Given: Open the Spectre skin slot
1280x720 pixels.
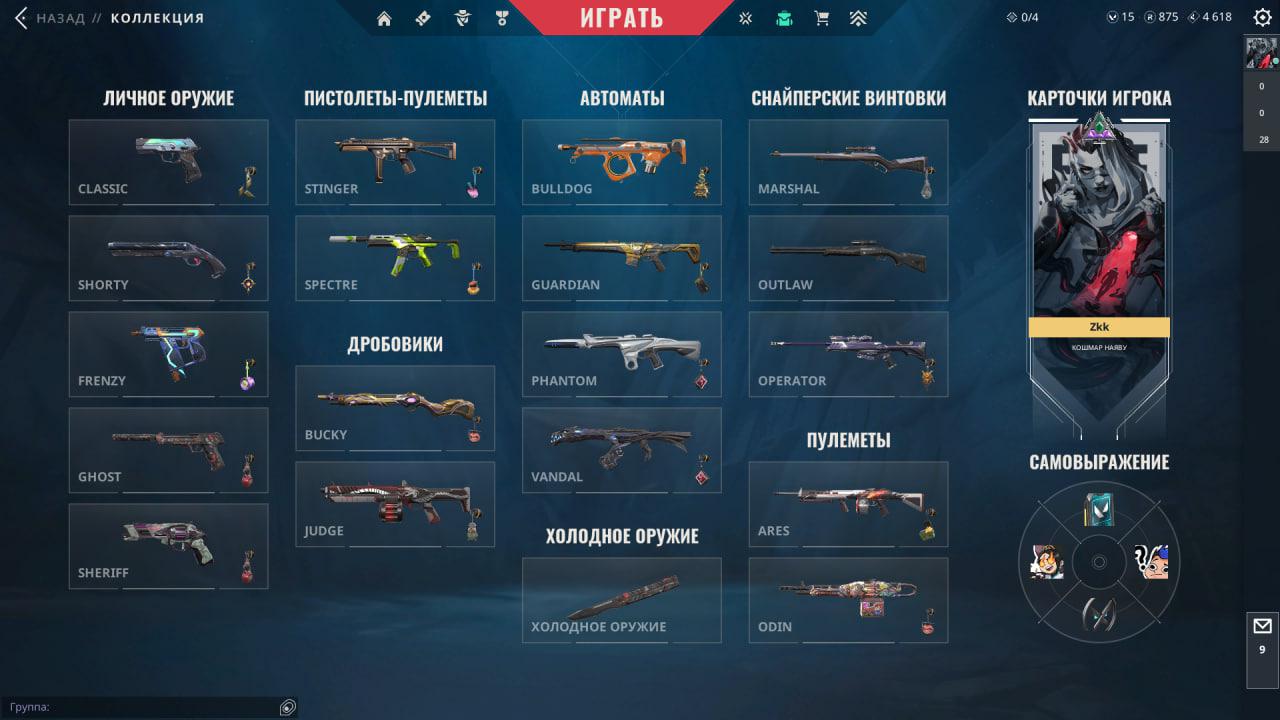Looking at the screenshot, I should coord(395,258).
